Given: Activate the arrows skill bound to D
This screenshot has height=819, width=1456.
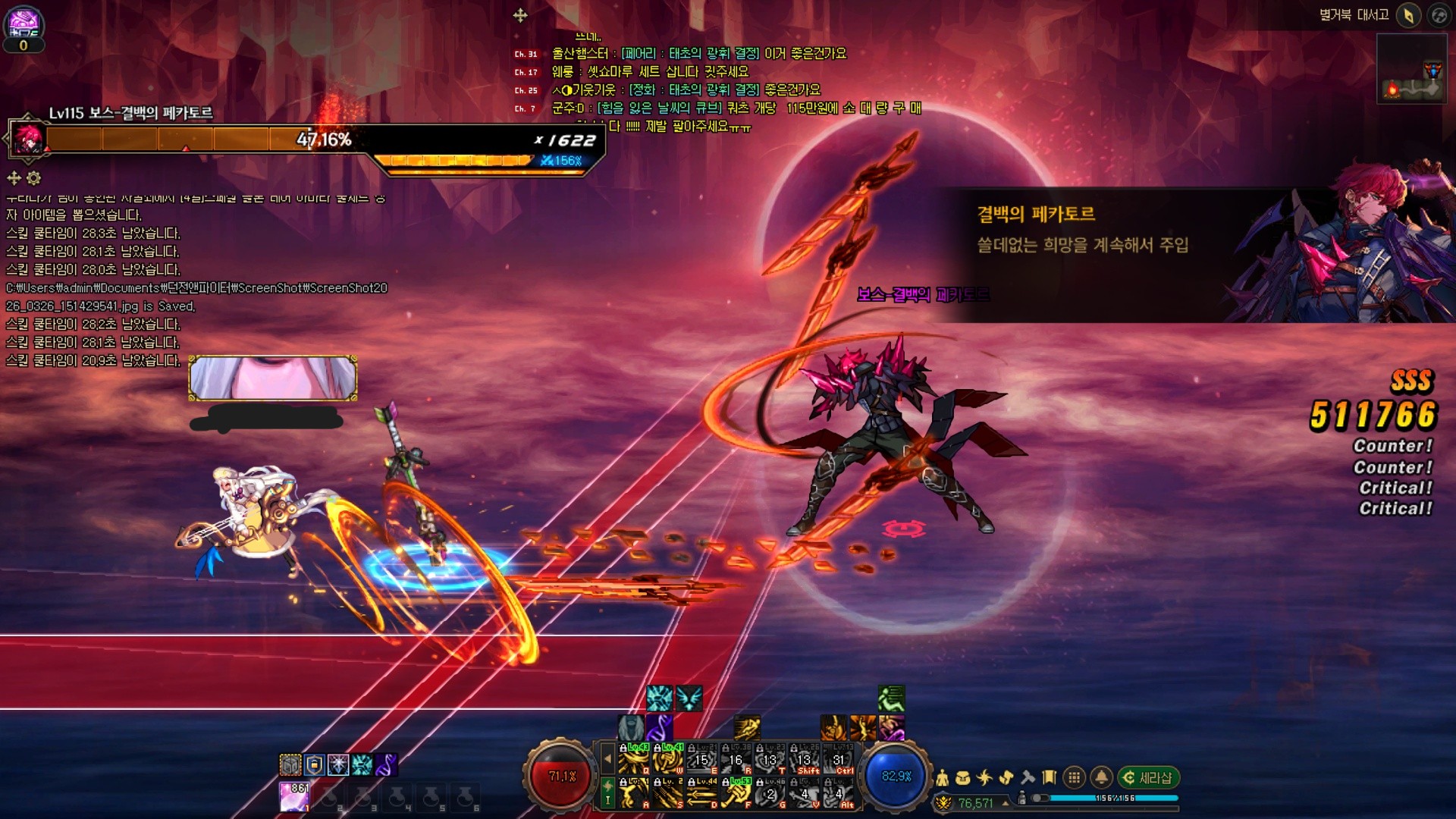Looking at the screenshot, I should click(701, 793).
